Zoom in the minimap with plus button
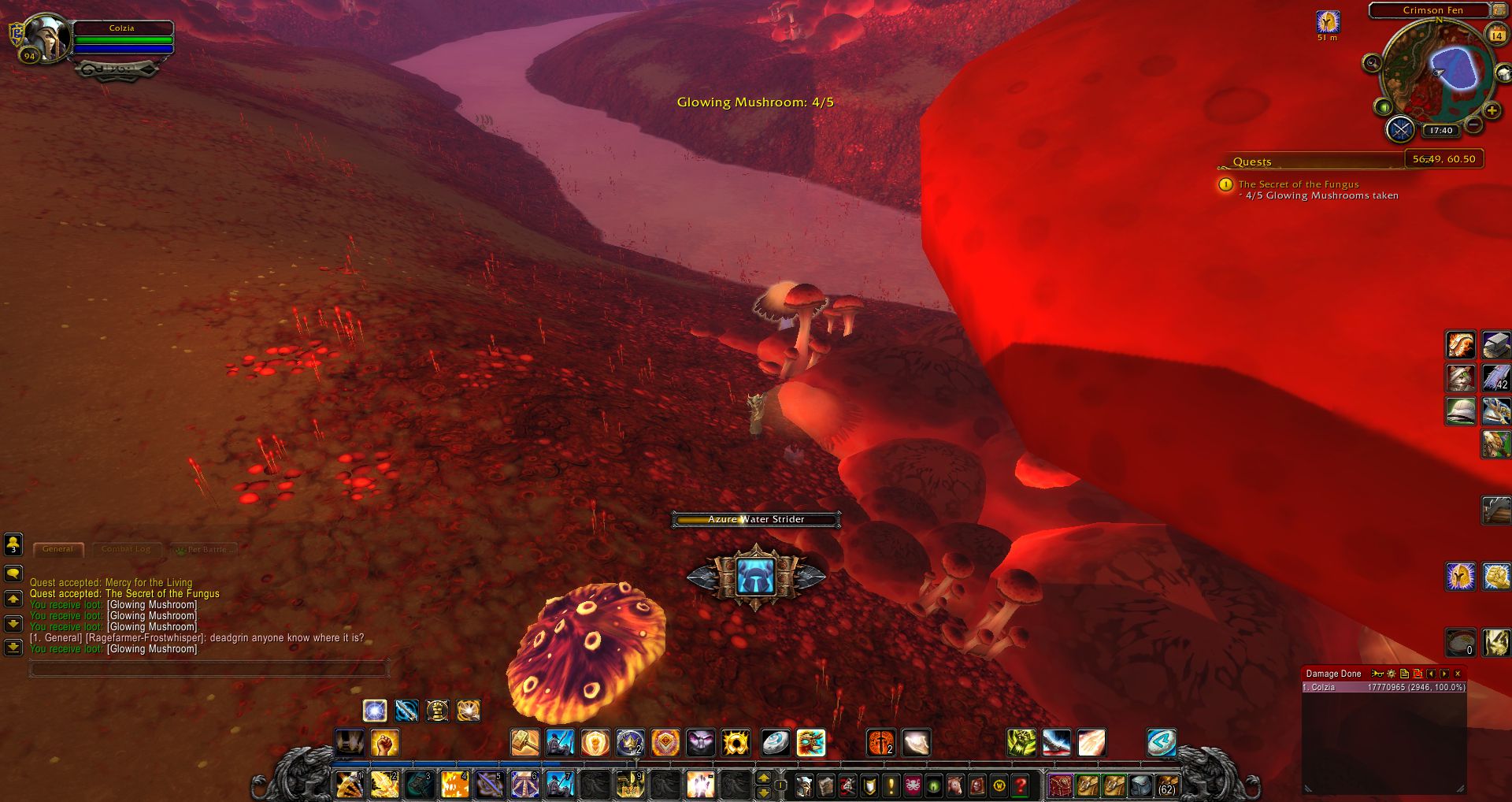The height and width of the screenshot is (802, 1512). pyautogui.click(x=1491, y=111)
